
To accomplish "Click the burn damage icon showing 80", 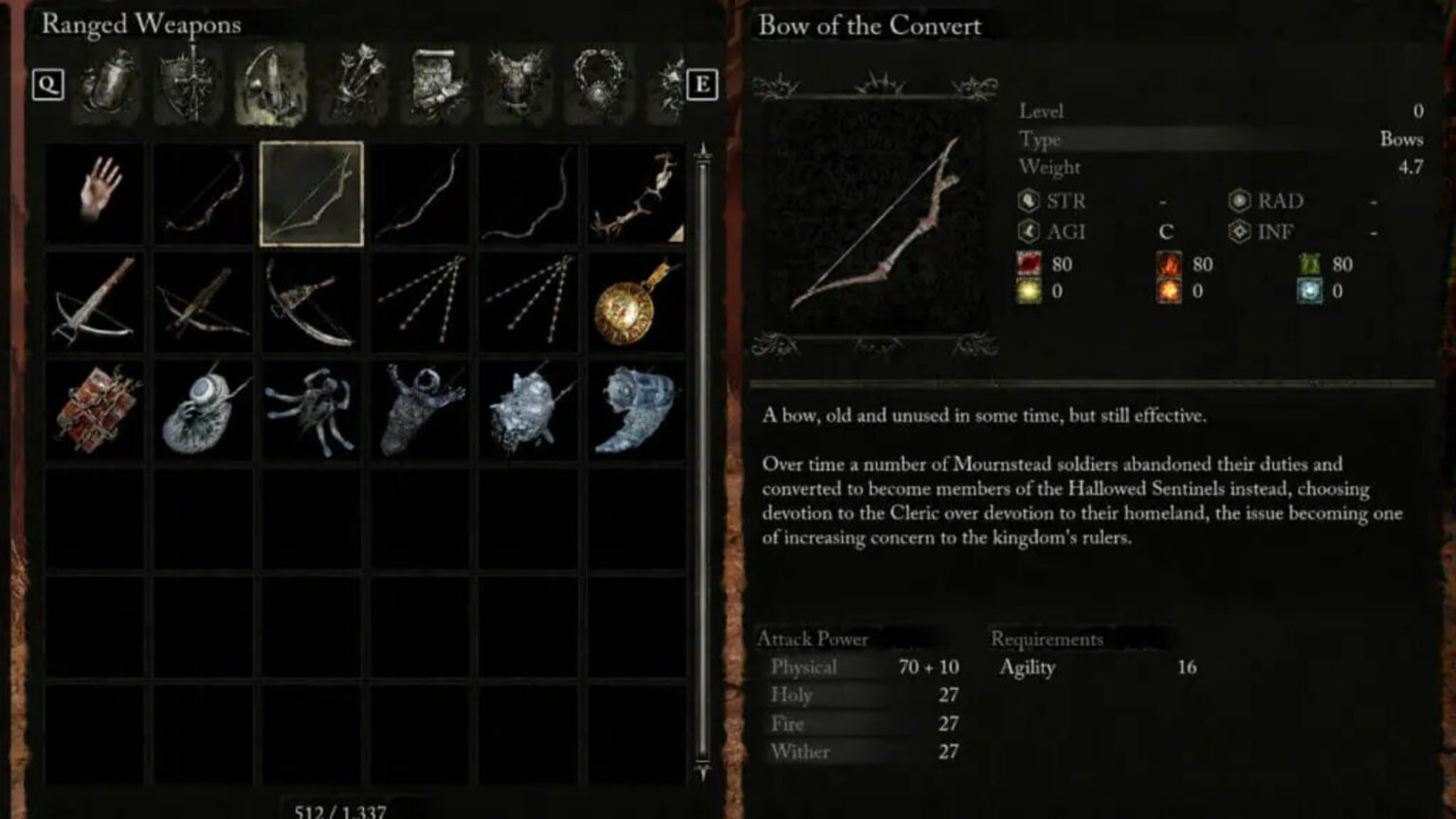I will pos(1168,265).
